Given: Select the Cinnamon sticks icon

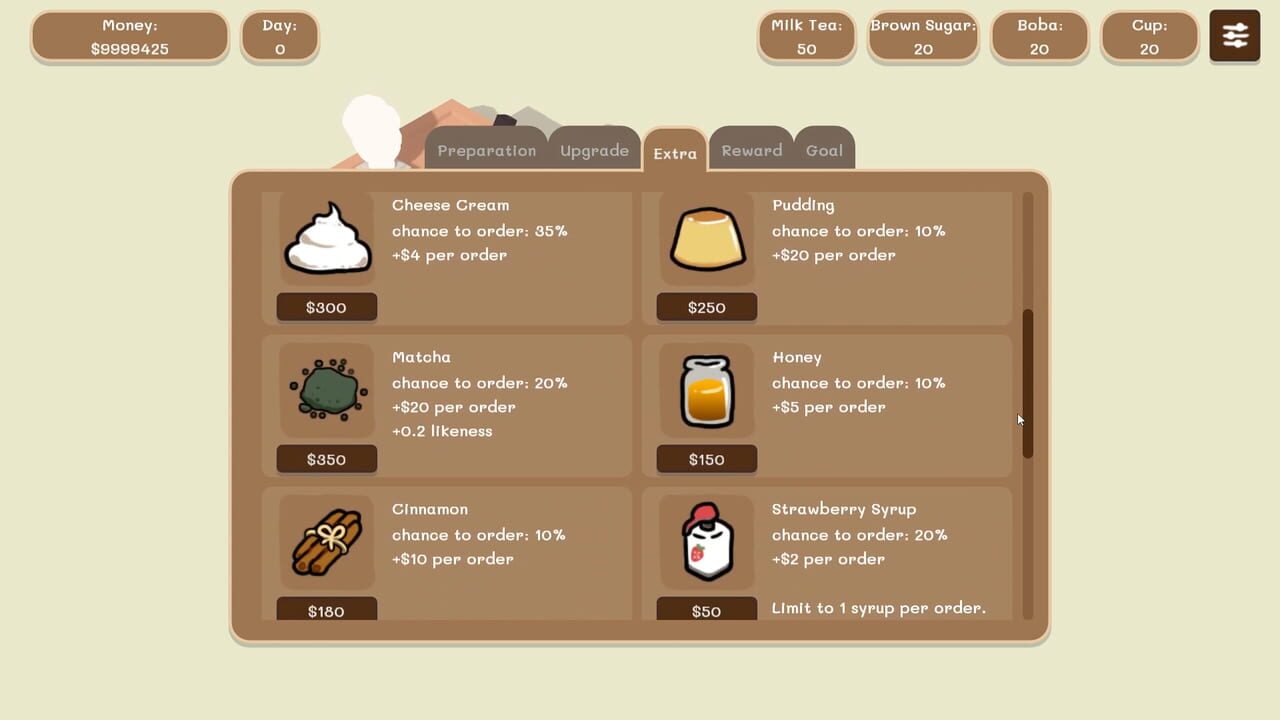Looking at the screenshot, I should [x=327, y=542].
